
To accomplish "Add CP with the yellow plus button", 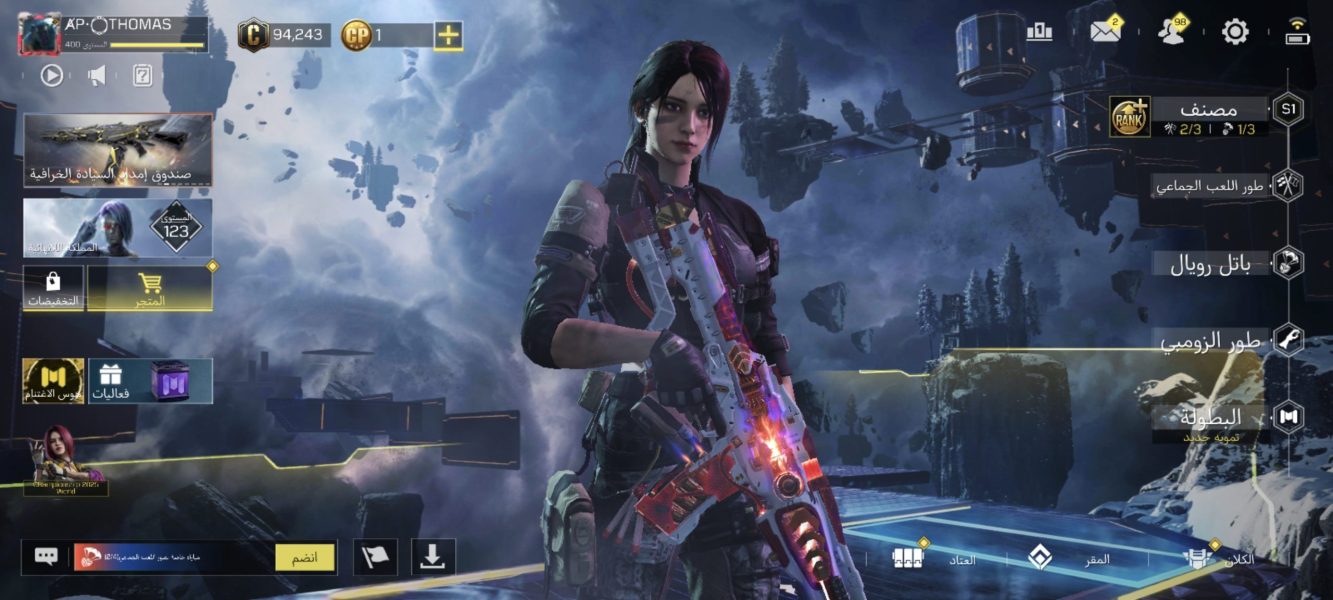I will 448,35.
